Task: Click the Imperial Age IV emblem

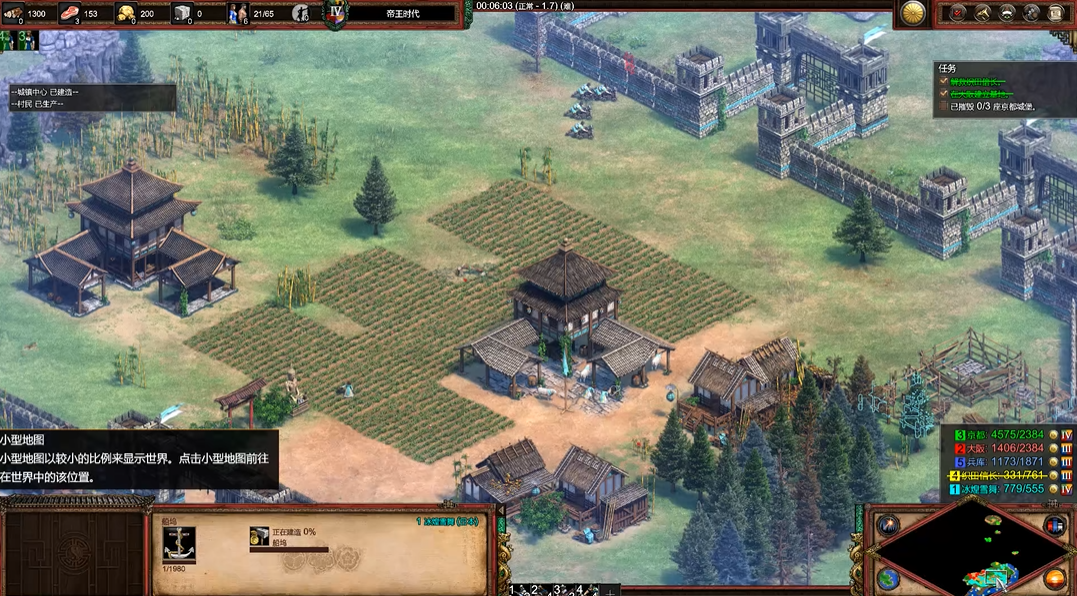Action: [x=336, y=14]
